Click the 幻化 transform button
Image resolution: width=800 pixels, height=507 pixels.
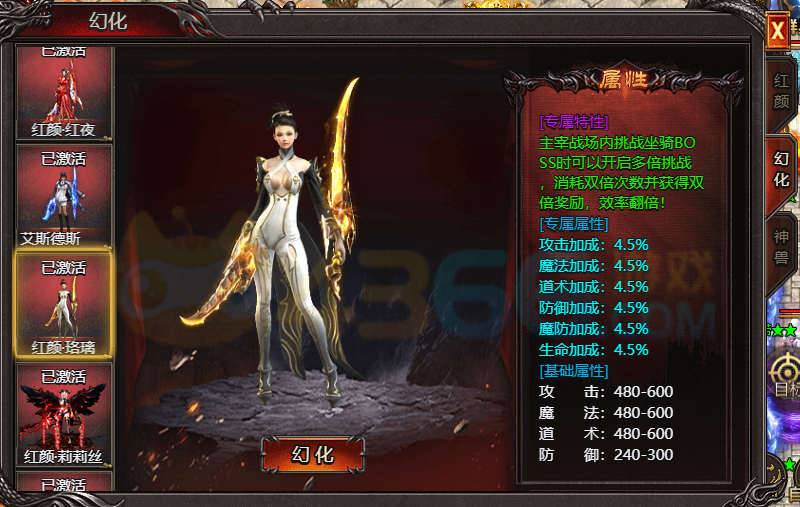pyautogui.click(x=312, y=454)
